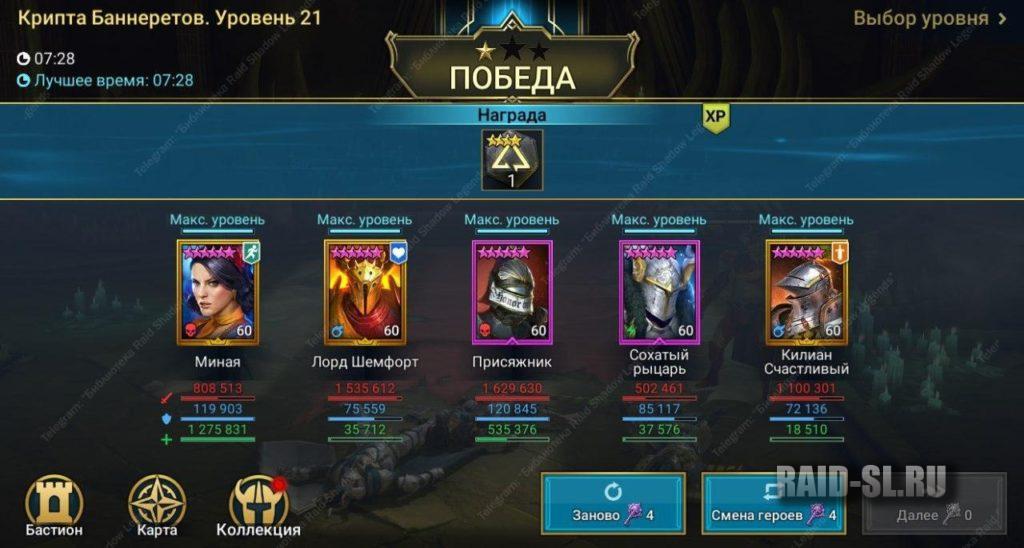Open the Карта map
Screen dimensions: 1024x548
[157, 506]
